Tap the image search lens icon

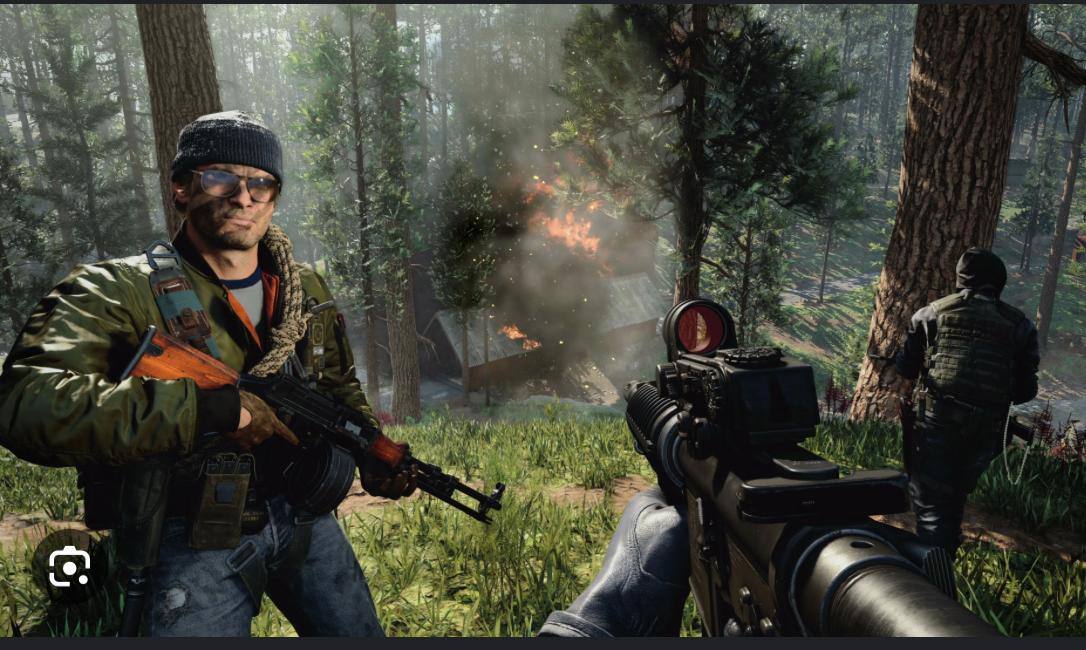pos(69,568)
